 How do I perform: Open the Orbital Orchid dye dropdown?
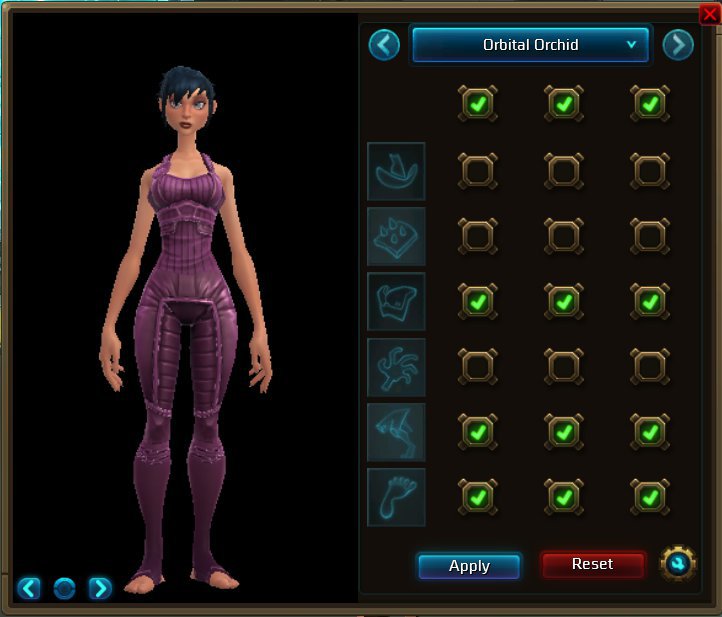[x=530, y=45]
